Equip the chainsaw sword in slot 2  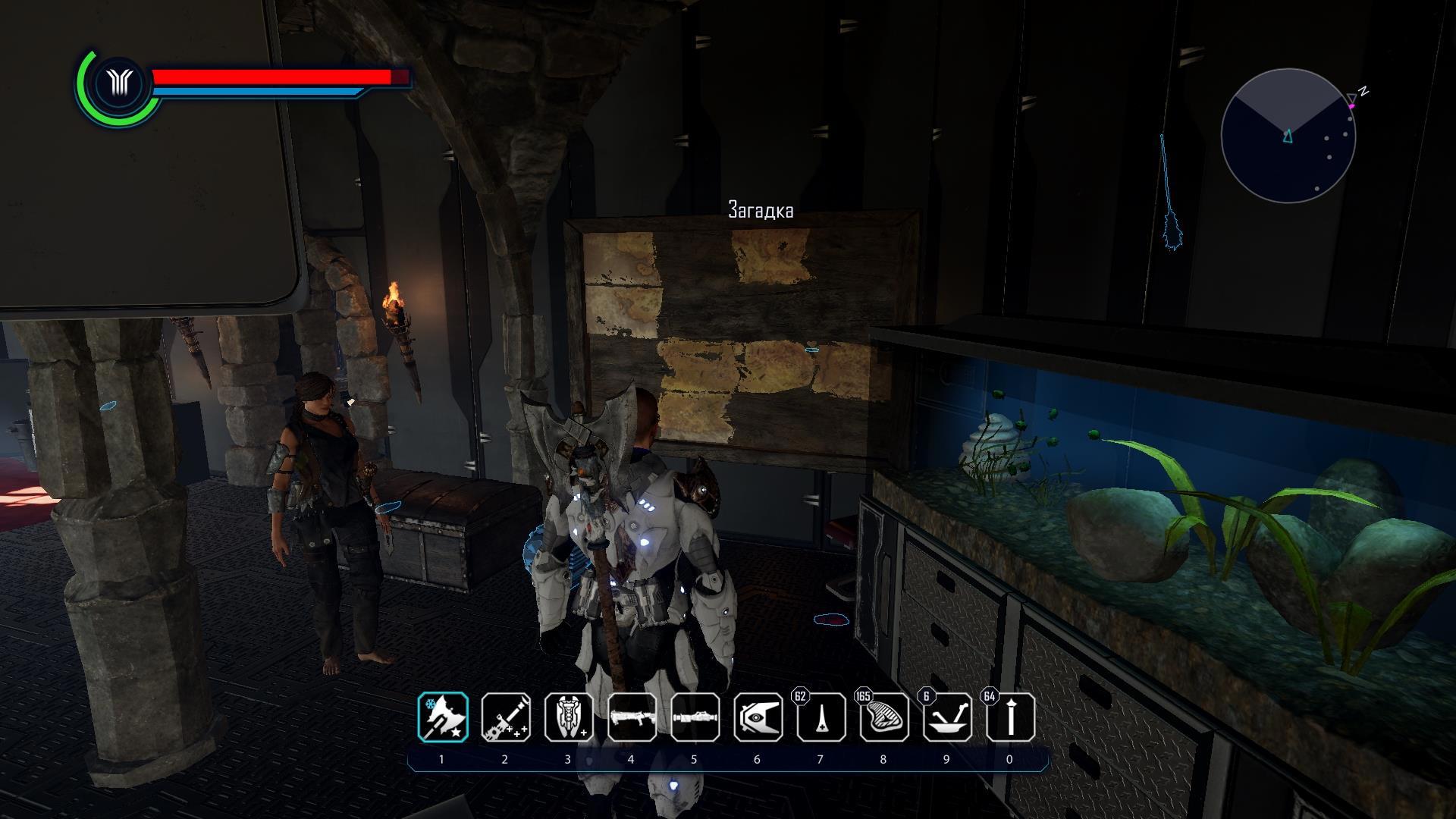point(506,717)
